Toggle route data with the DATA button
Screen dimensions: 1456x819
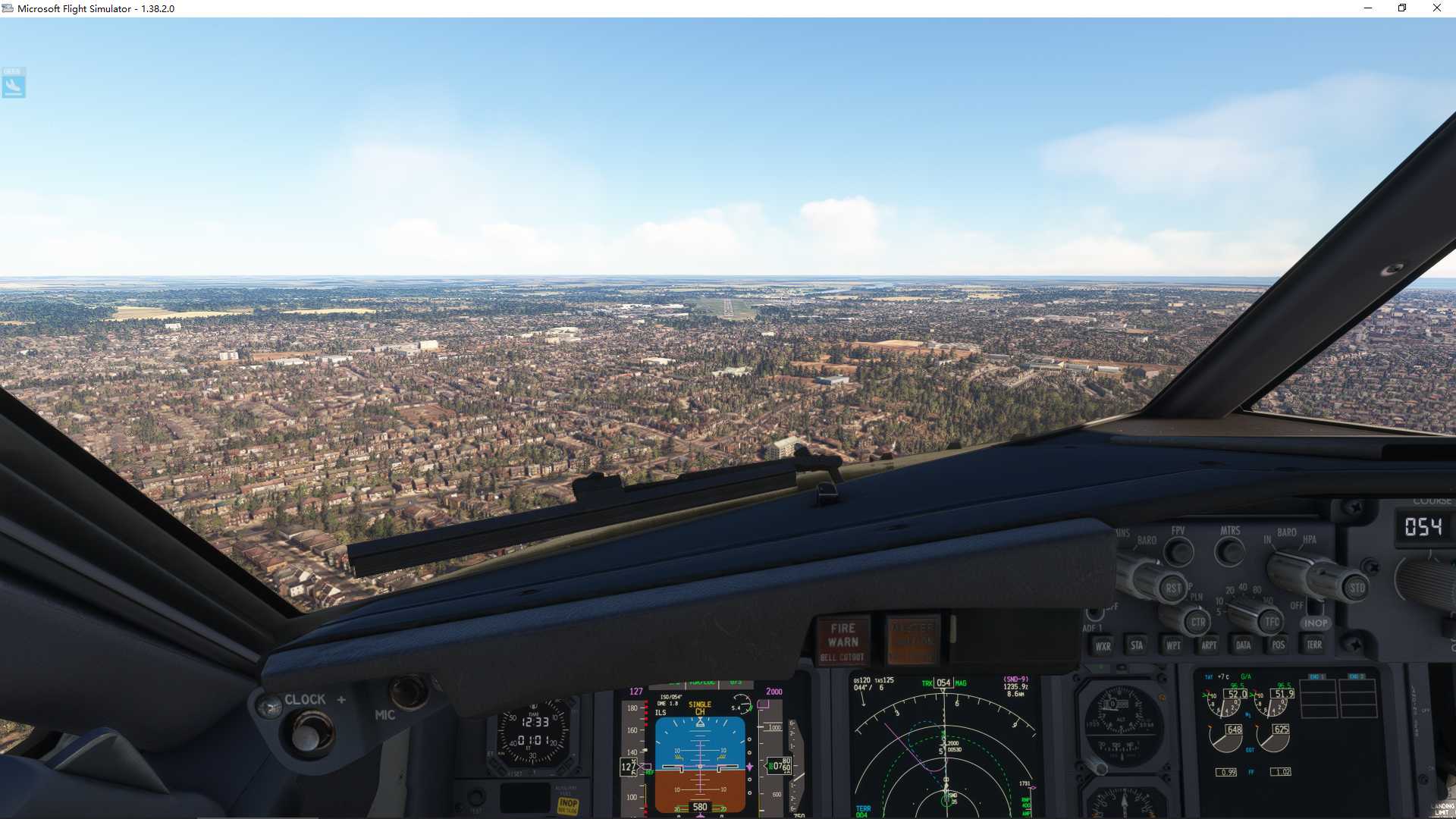click(x=1243, y=645)
